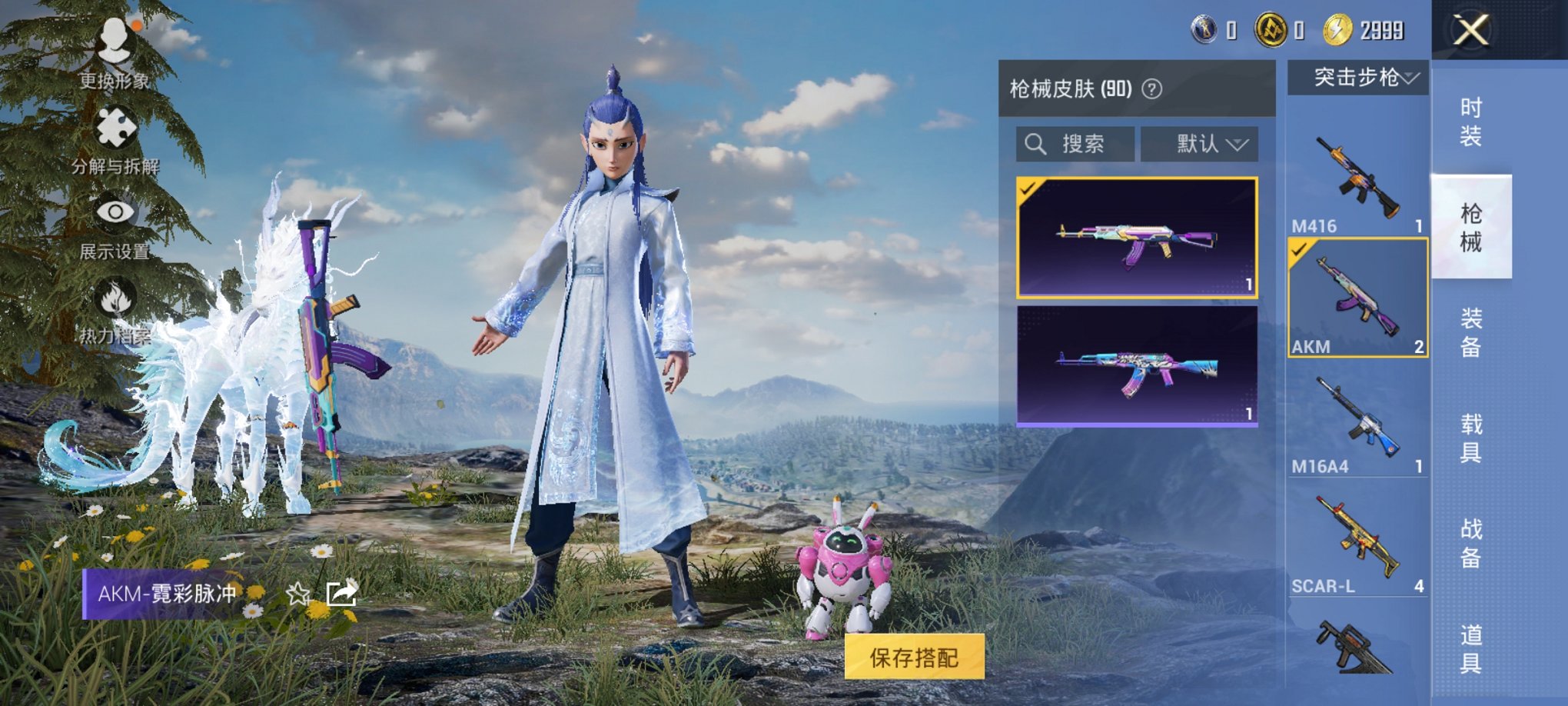Image resolution: width=1568 pixels, height=706 pixels.
Task: Open the 热力档案 profile panel
Action: (x=114, y=306)
